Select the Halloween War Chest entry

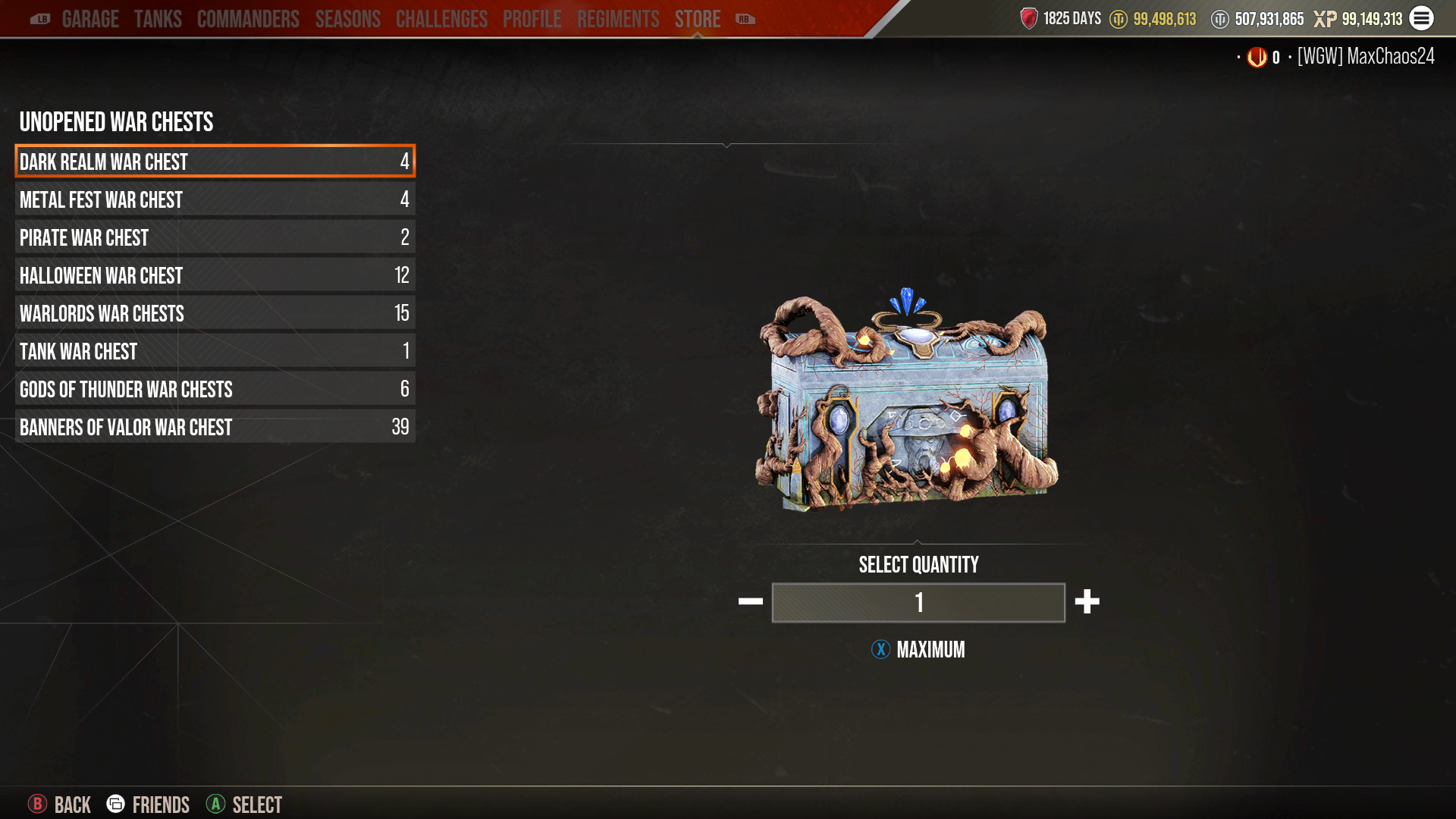215,275
